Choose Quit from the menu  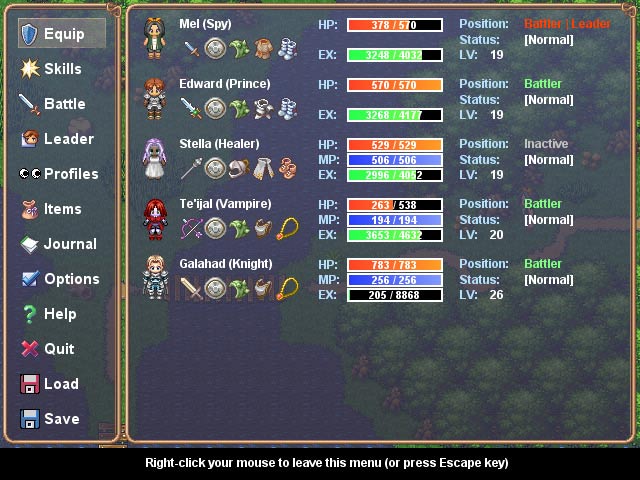62,349
